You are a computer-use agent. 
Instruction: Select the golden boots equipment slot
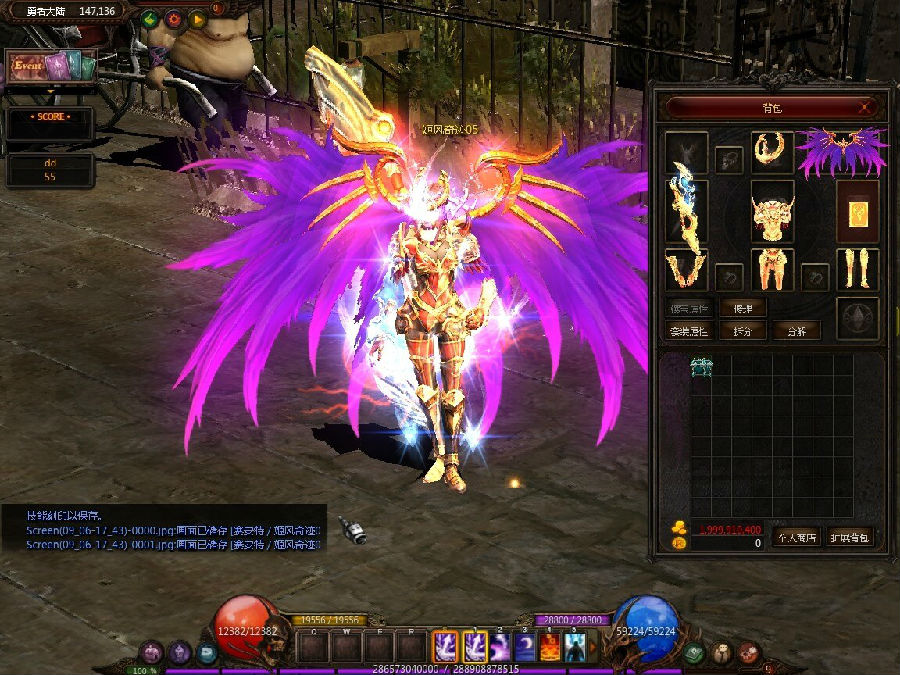pos(857,269)
